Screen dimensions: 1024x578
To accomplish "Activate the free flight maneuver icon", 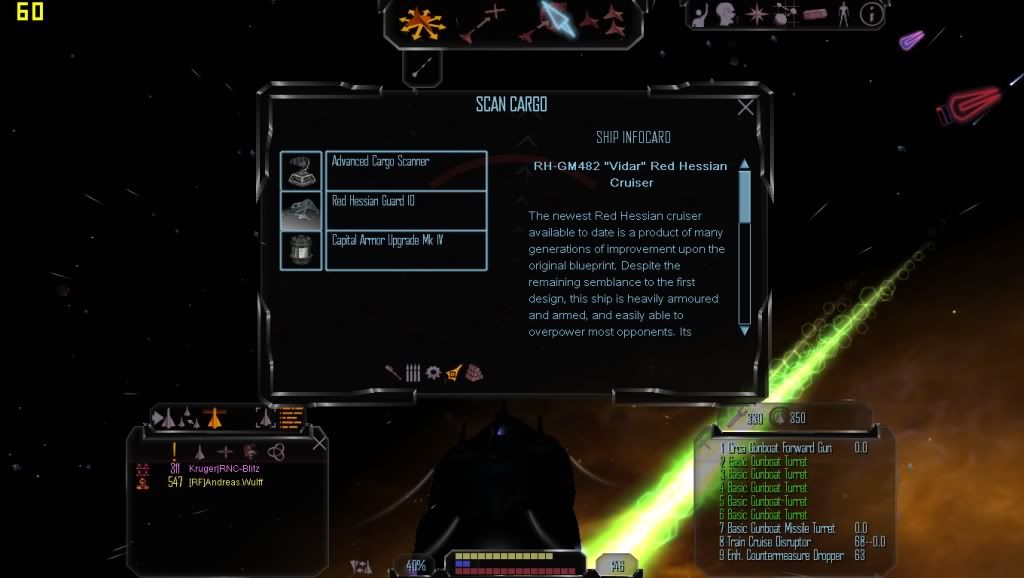I will (423, 22).
